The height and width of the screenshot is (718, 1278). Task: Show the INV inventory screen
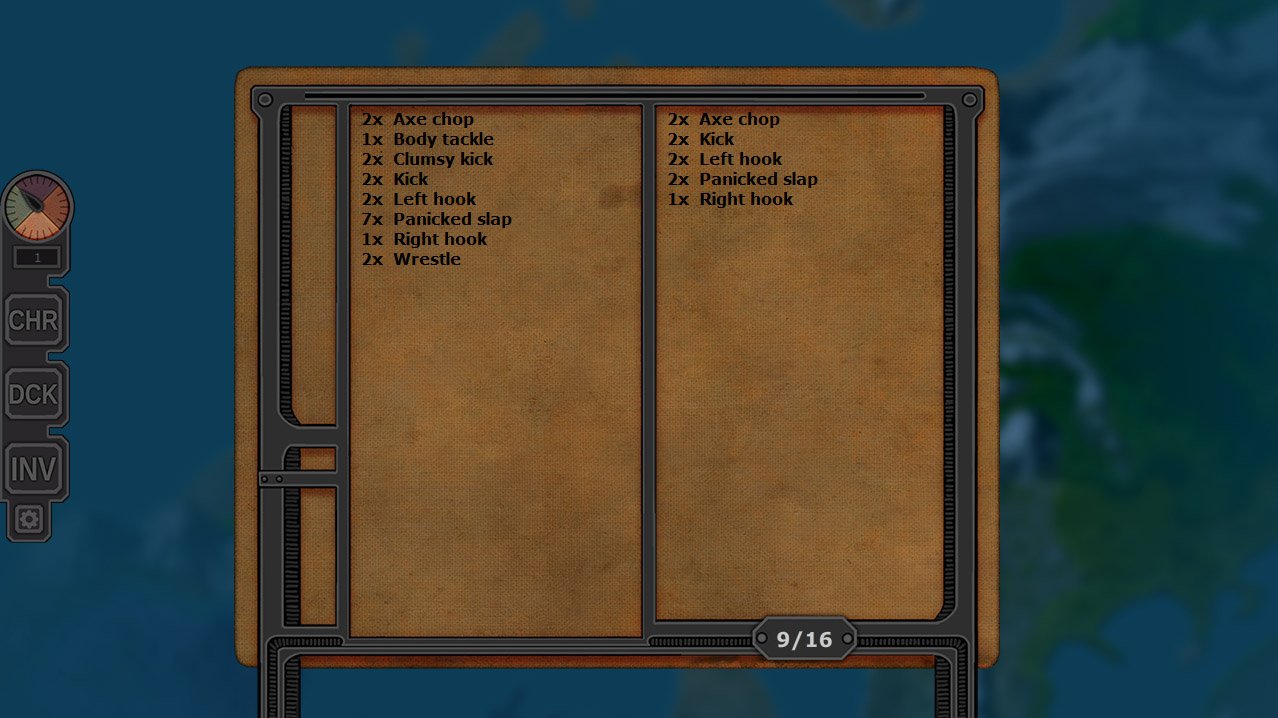coord(34,468)
